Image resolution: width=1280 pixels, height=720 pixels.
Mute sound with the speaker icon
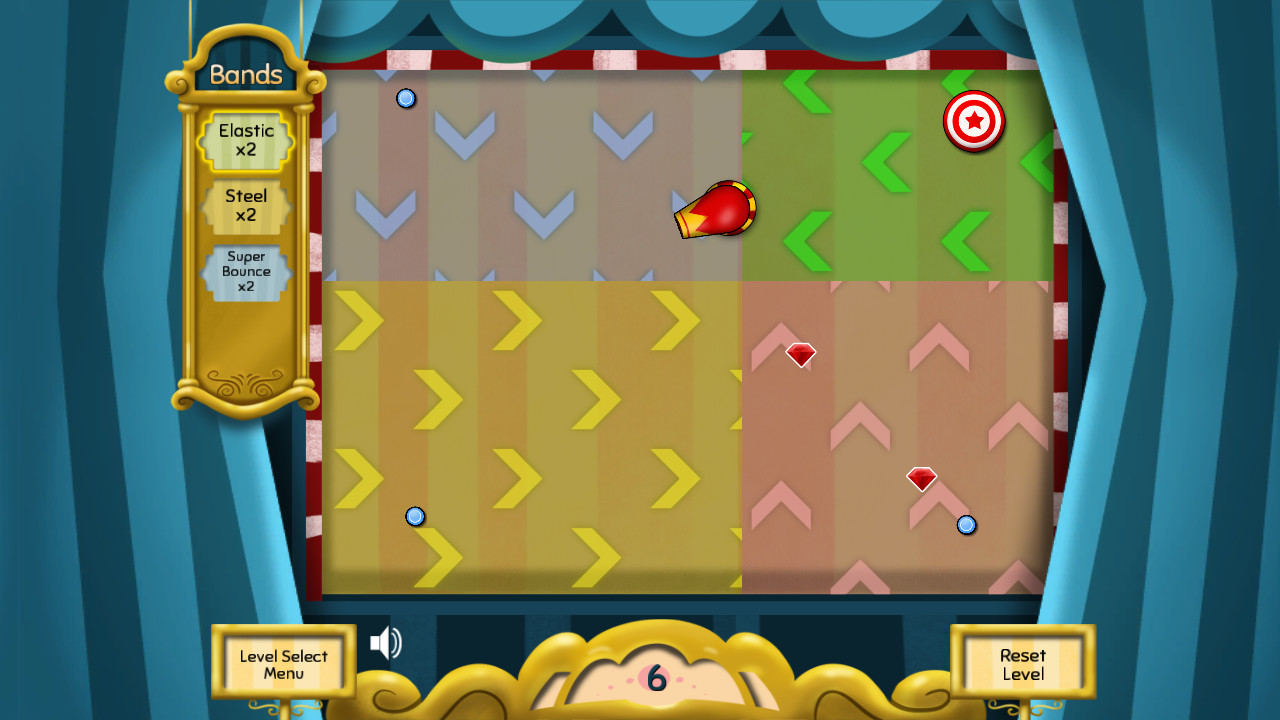click(x=386, y=644)
